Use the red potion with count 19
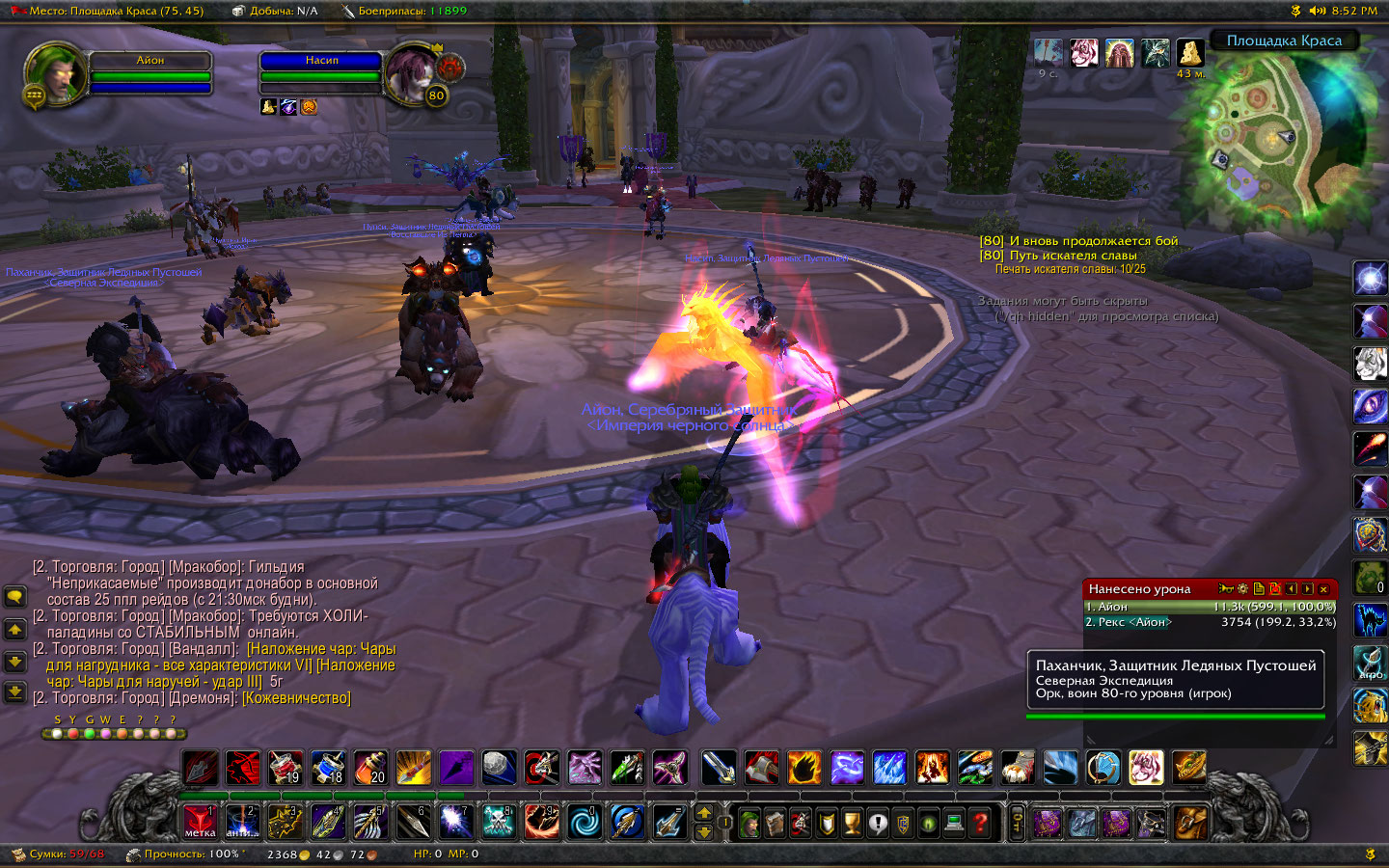The width and height of the screenshot is (1389, 868). 286,768
